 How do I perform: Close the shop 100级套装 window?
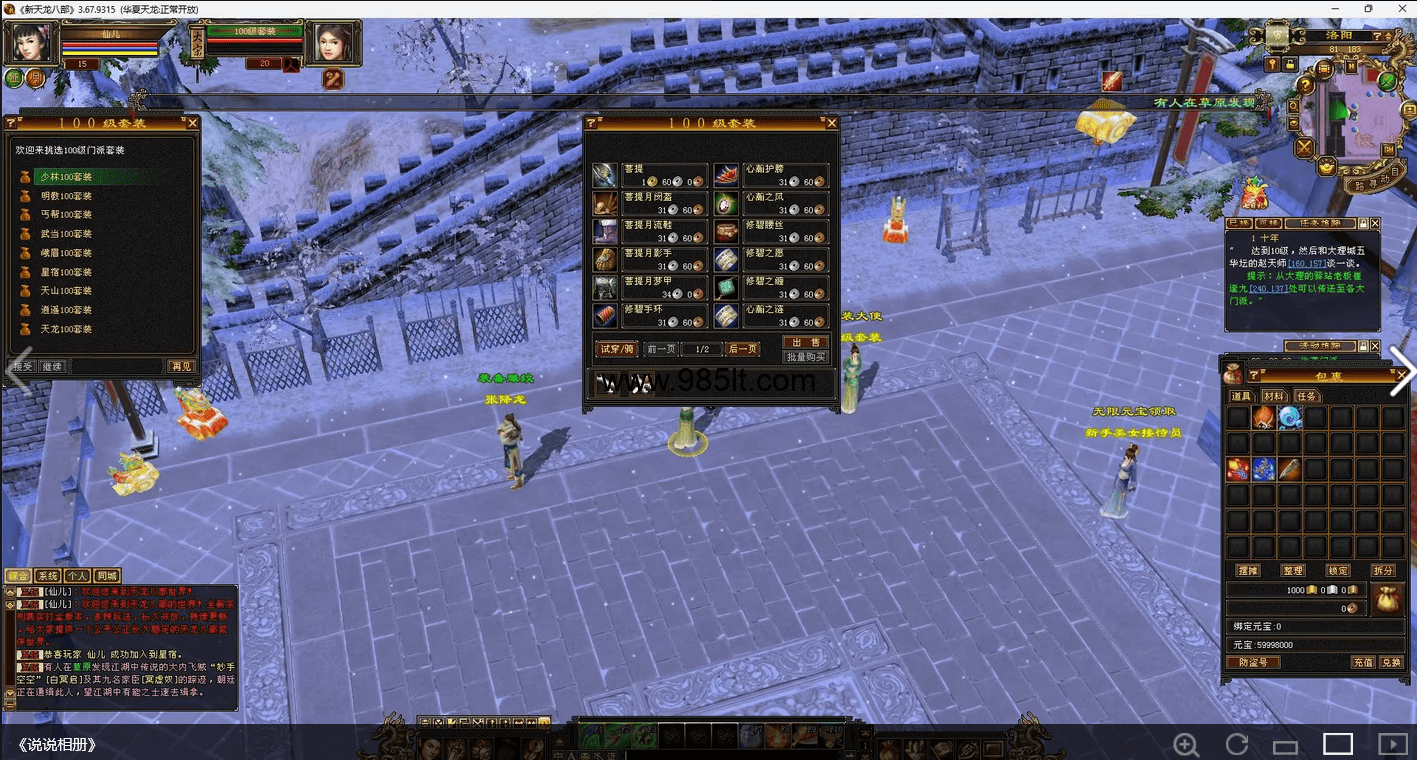click(x=831, y=123)
